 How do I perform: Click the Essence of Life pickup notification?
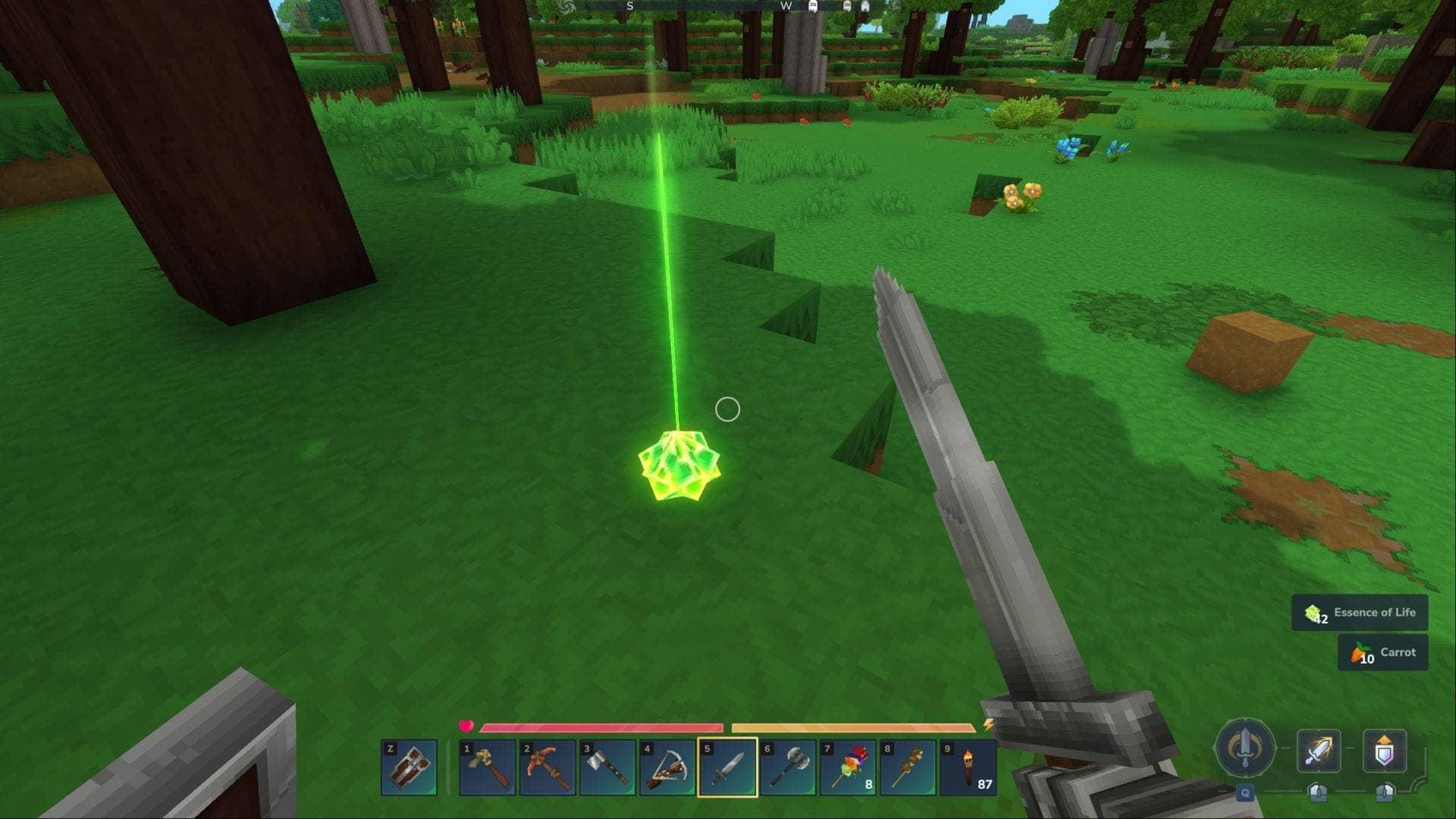tap(1360, 613)
